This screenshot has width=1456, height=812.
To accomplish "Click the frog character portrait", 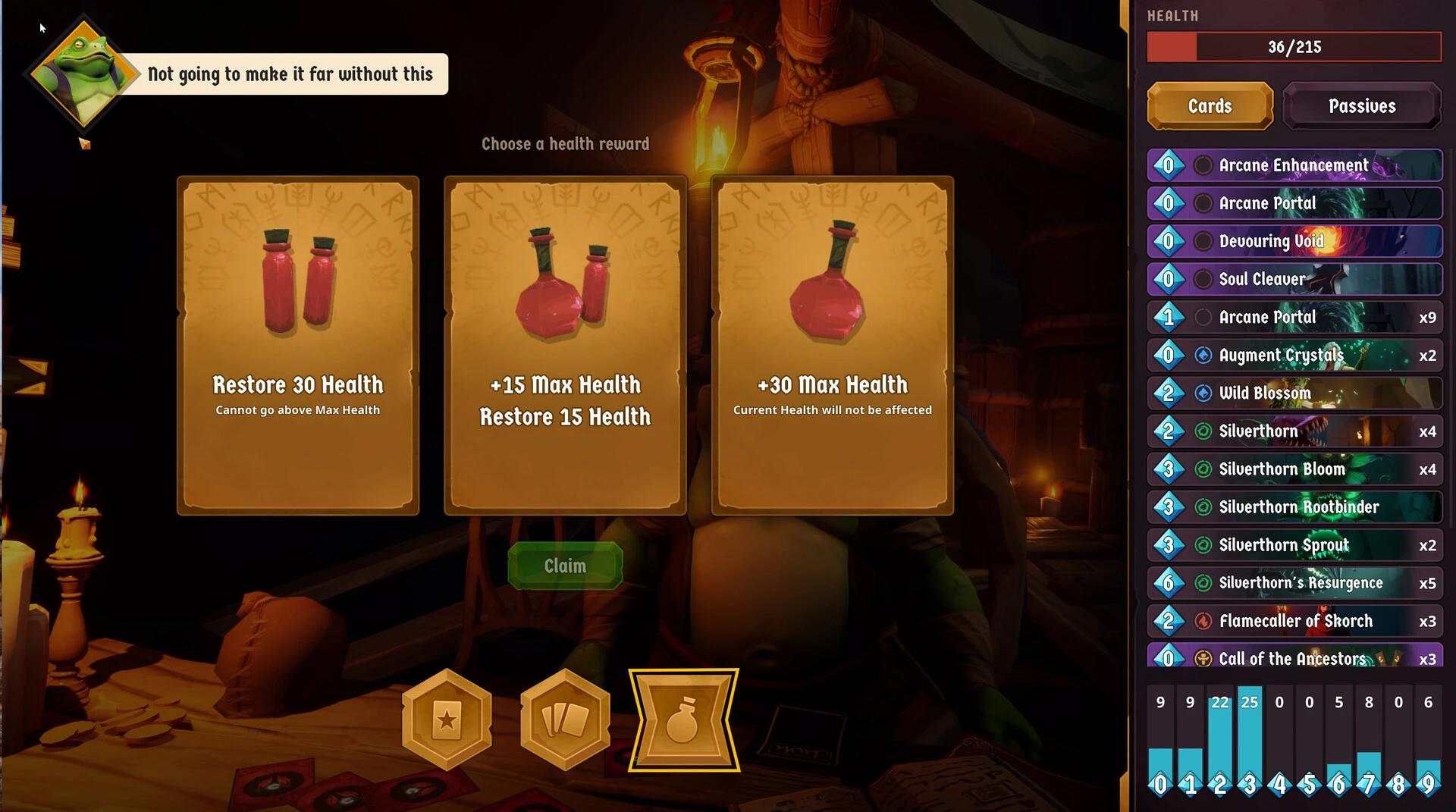I will (83, 74).
